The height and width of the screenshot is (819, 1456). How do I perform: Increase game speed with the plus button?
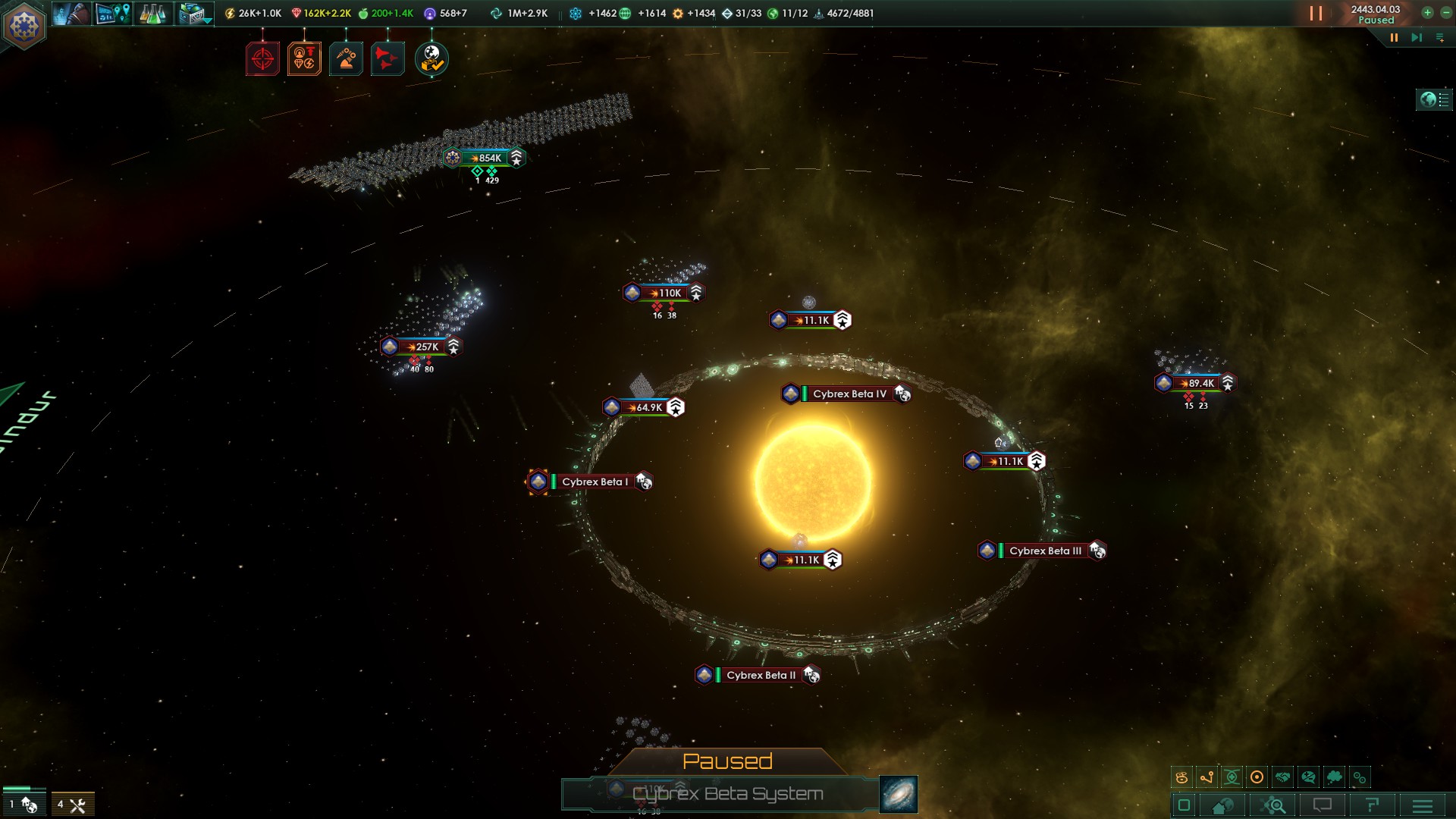click(1427, 13)
